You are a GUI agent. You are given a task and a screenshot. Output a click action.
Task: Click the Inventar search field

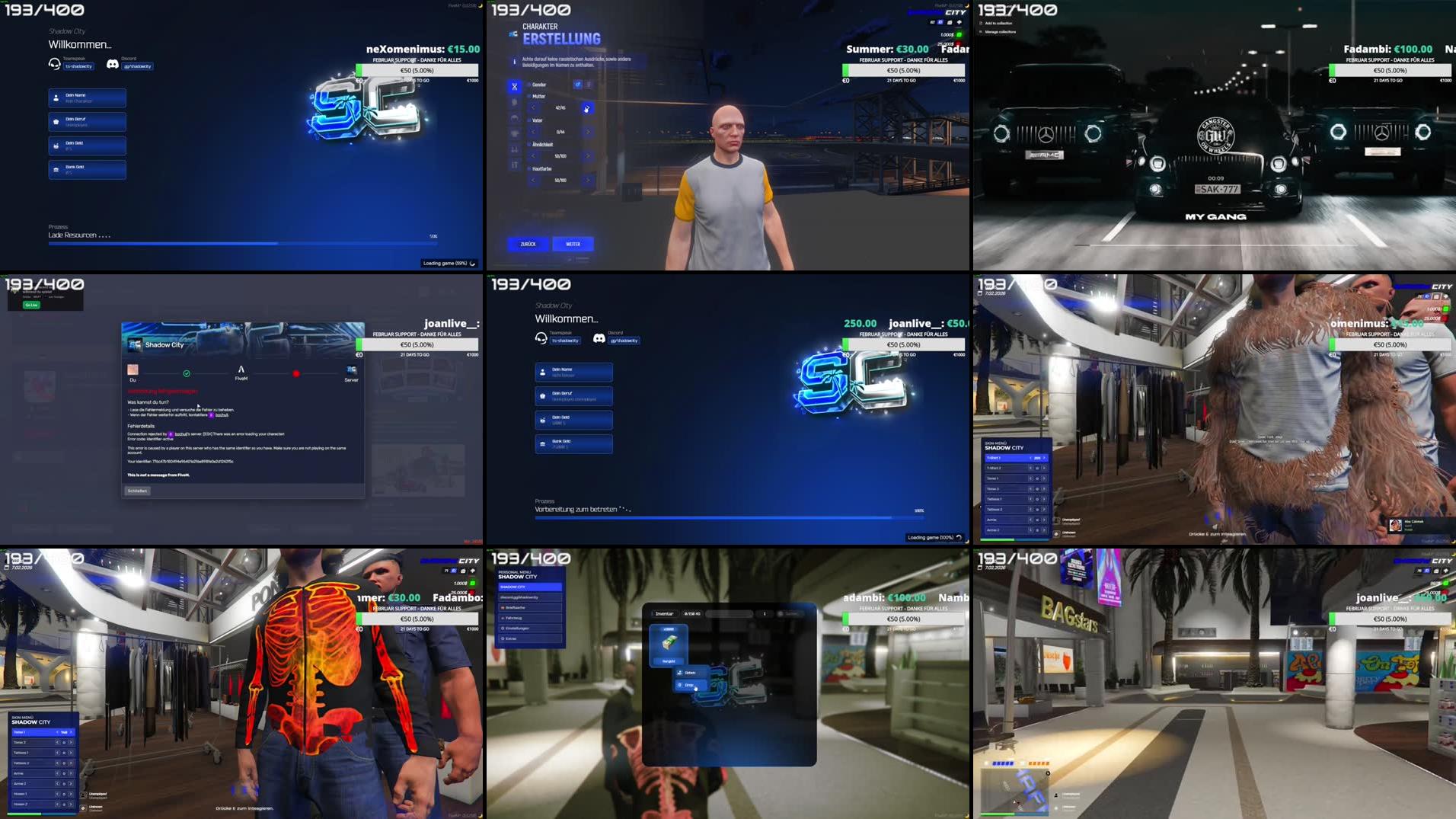coord(730,613)
